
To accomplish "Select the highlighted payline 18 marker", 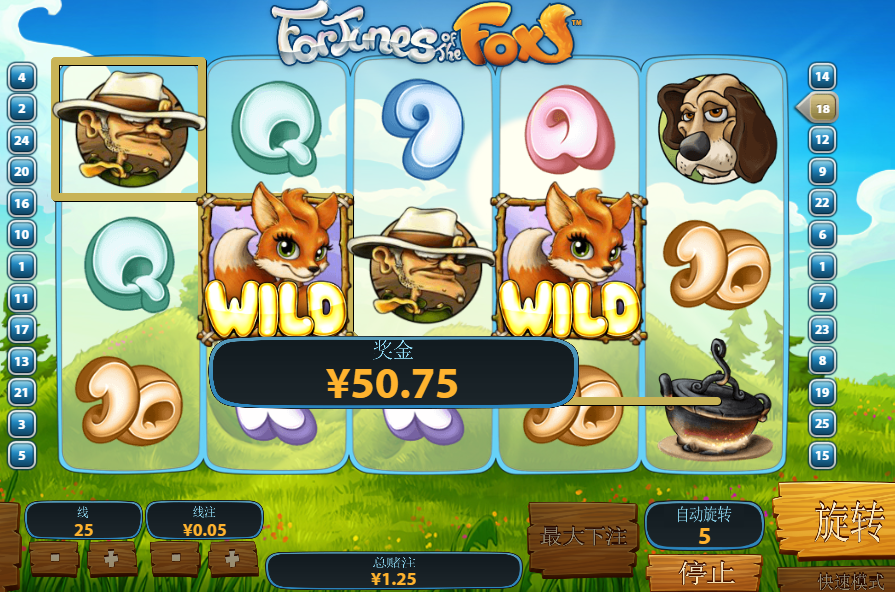I will coord(820,108).
